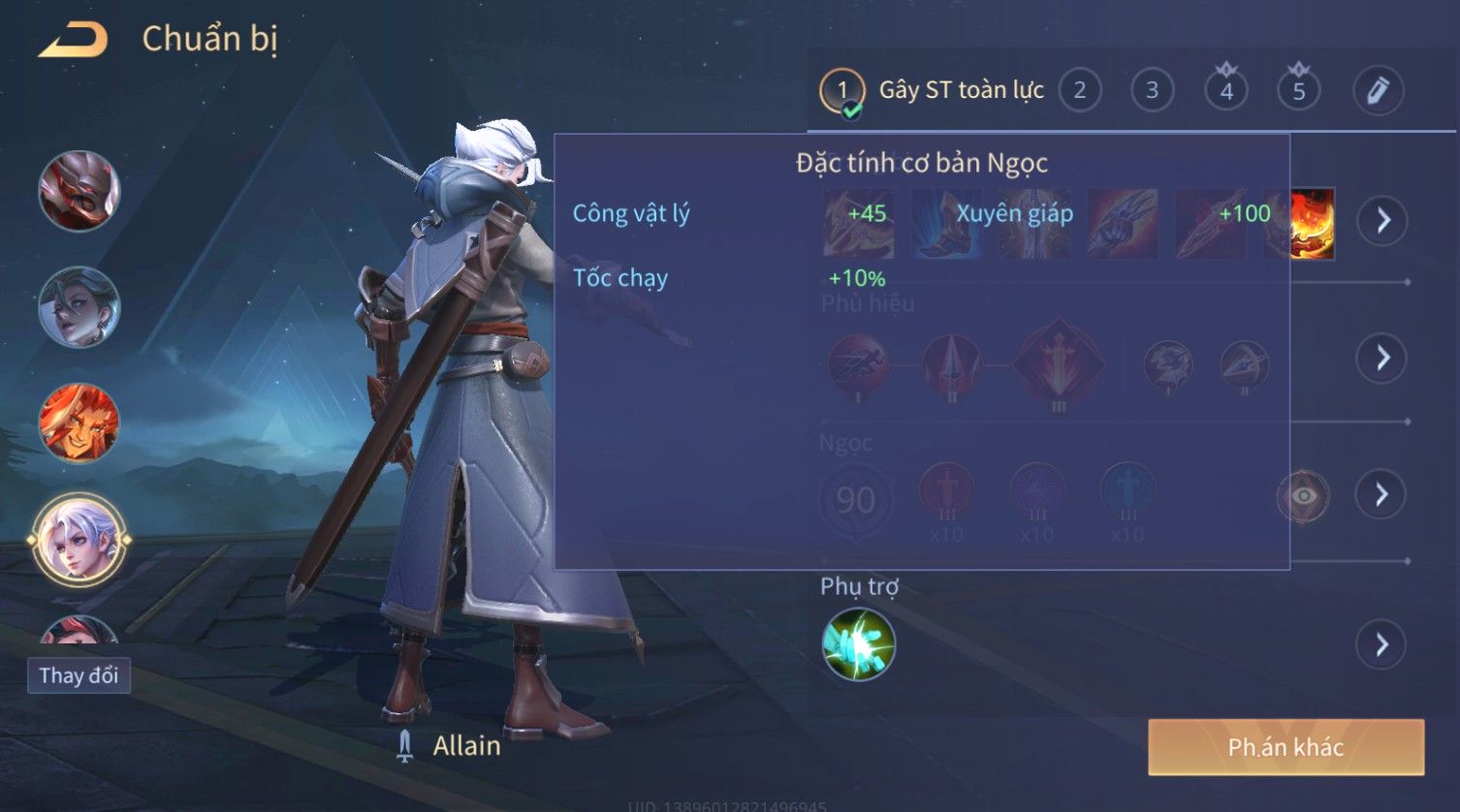Open the Phù hiệu details arrow
This screenshot has width=1460, height=812.
1382,359
